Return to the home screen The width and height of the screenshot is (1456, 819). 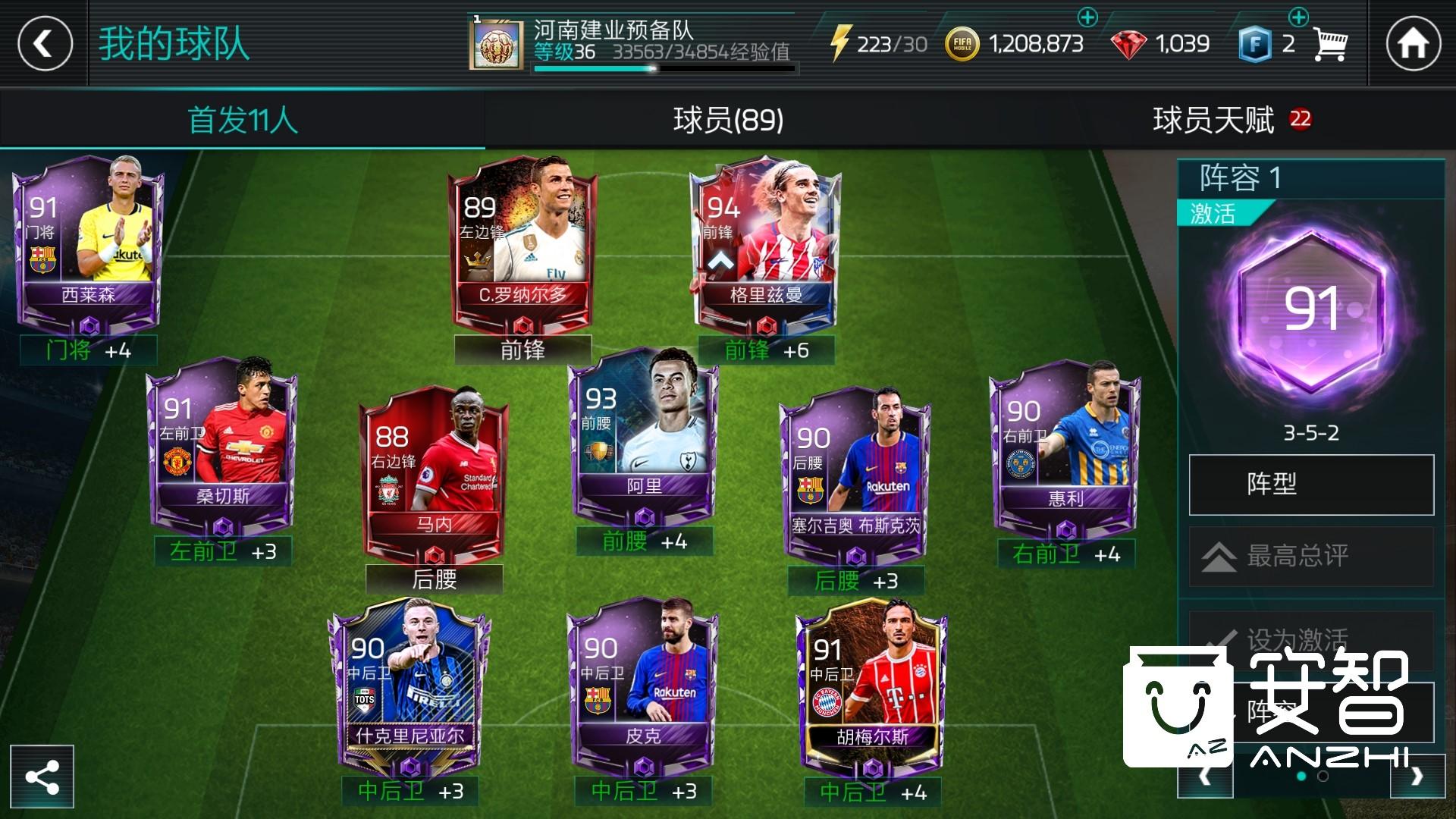tap(1413, 43)
